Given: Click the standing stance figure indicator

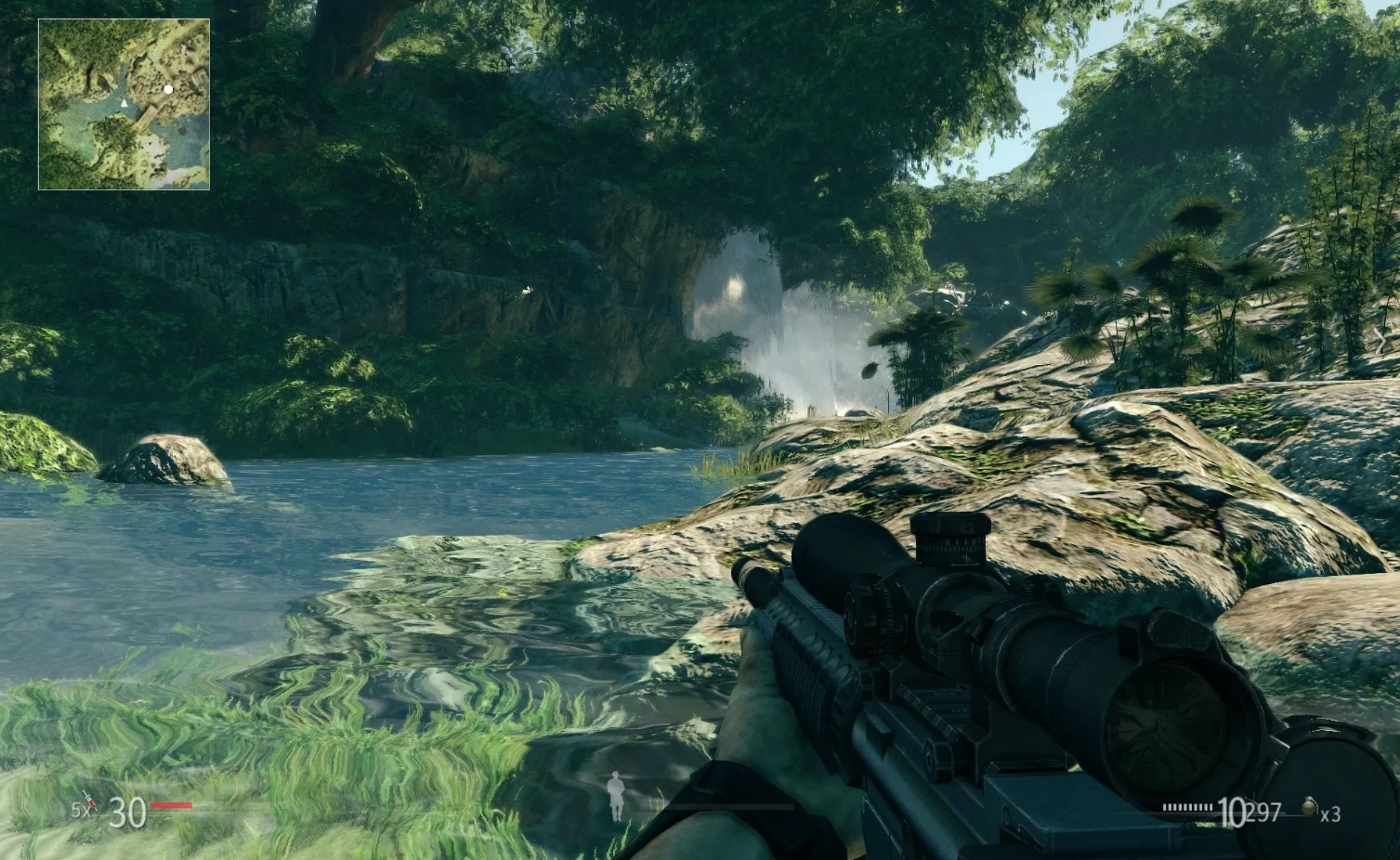Looking at the screenshot, I should (615, 796).
